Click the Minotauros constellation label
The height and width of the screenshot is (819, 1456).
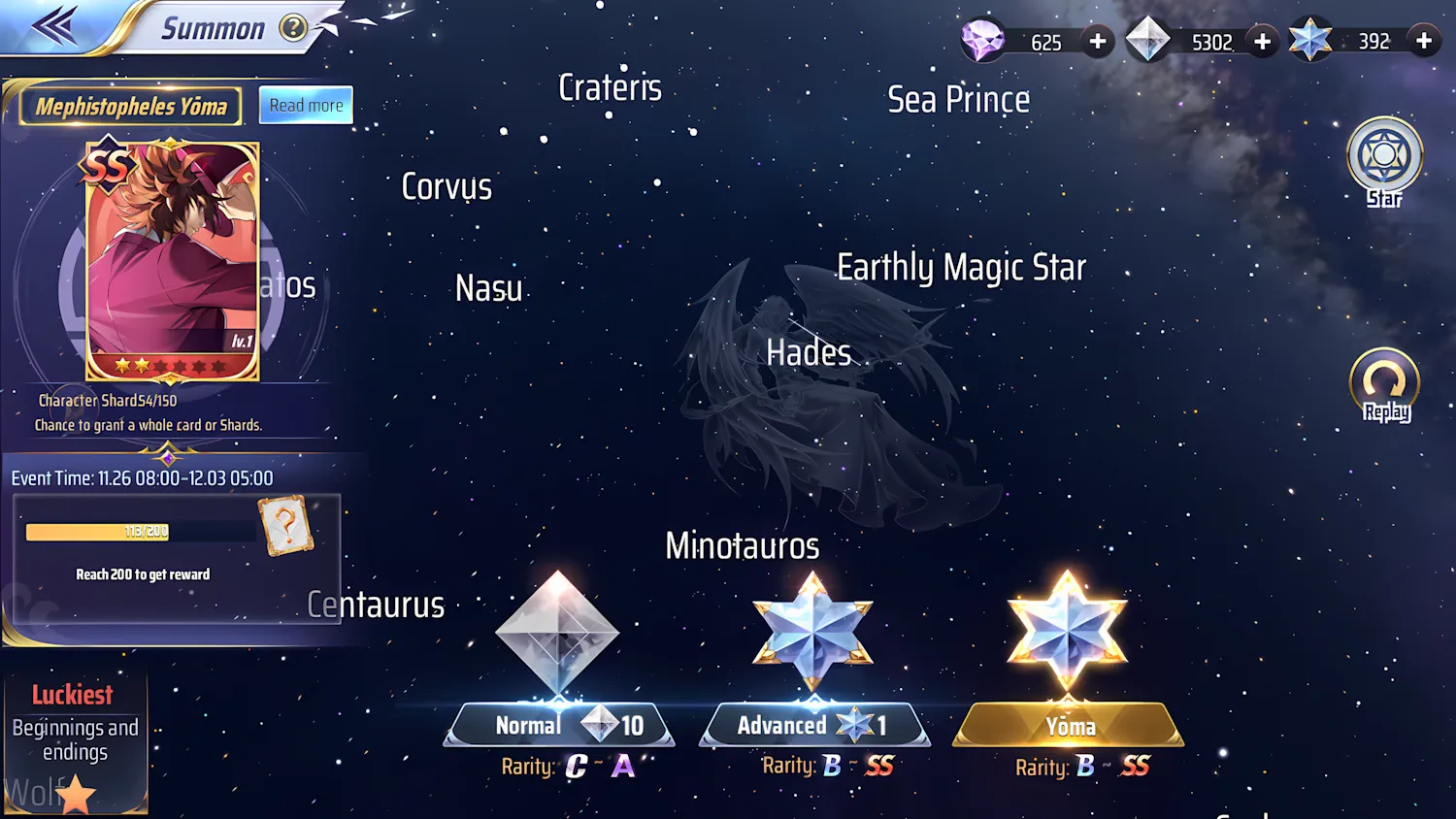tap(743, 545)
